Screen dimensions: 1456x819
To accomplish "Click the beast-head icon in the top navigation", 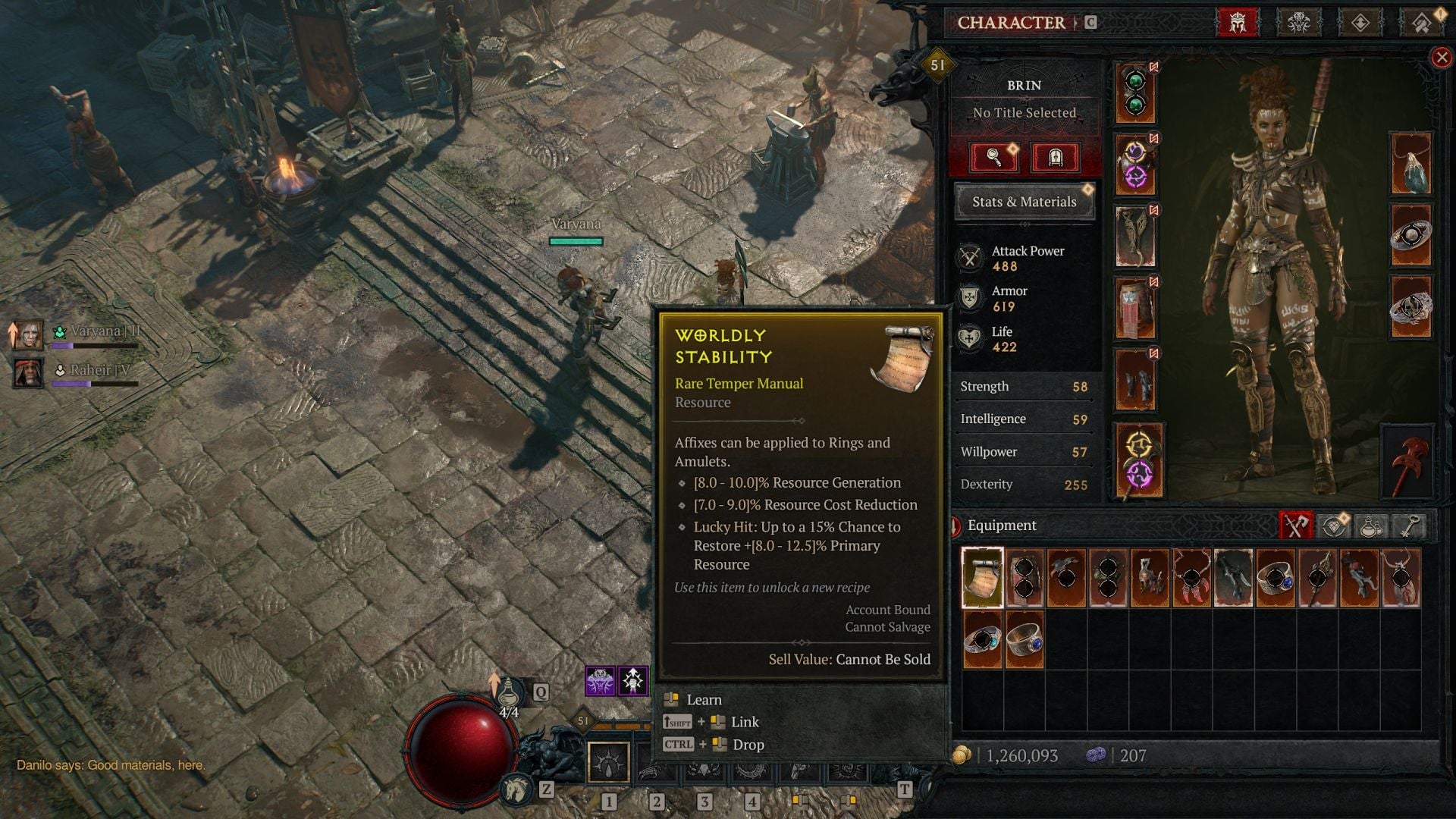I will (1298, 21).
